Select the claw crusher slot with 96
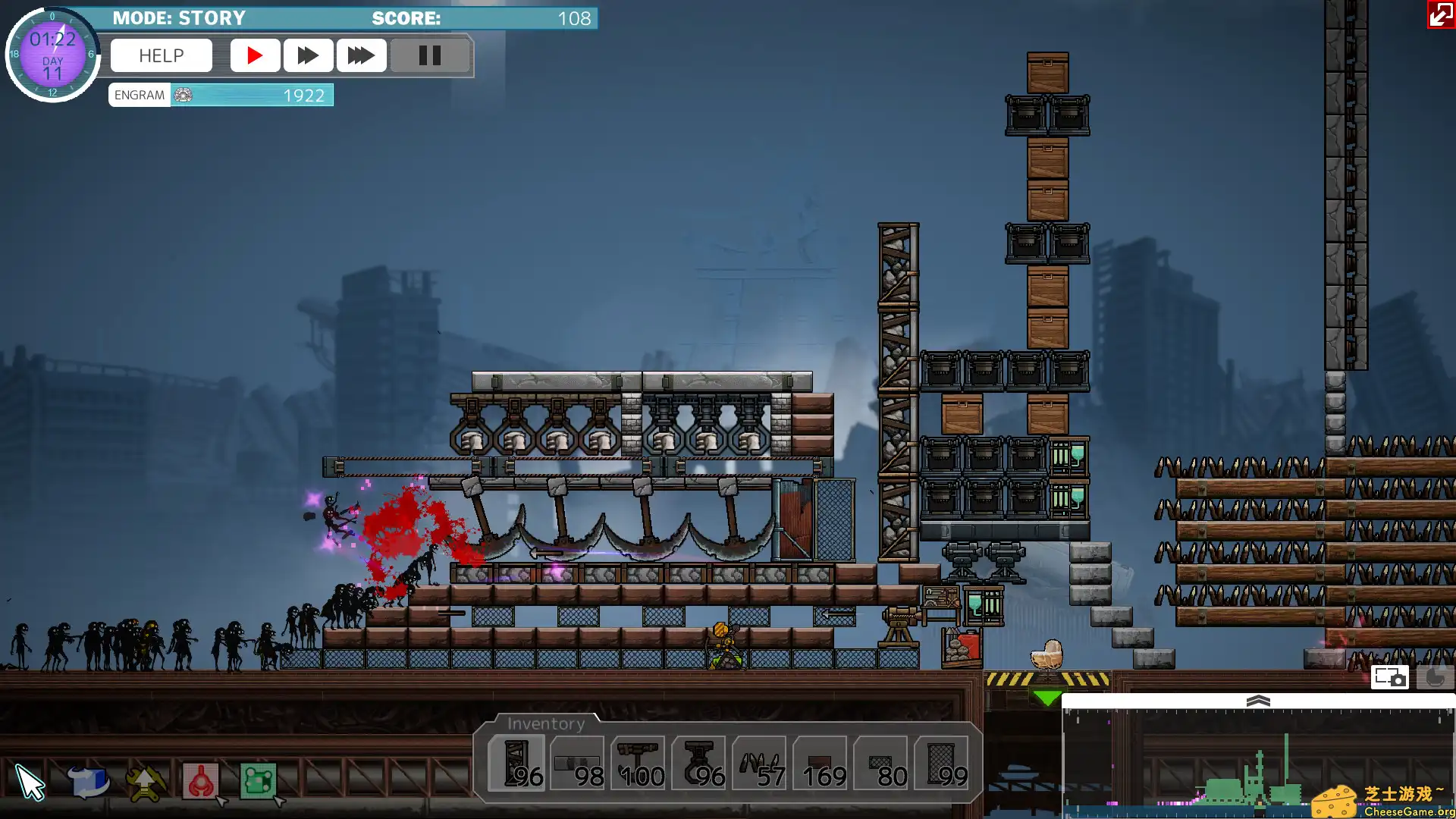 click(x=698, y=764)
